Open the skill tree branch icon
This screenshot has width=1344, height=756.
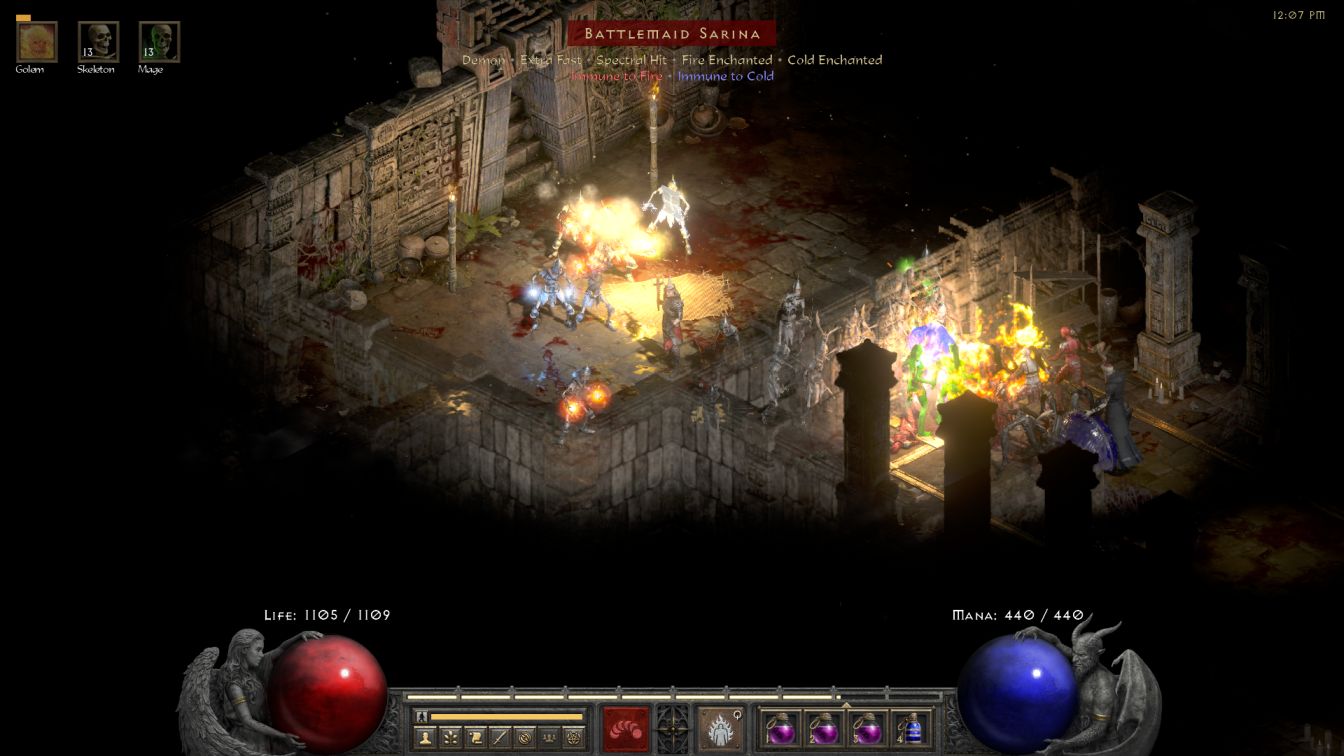click(449, 738)
